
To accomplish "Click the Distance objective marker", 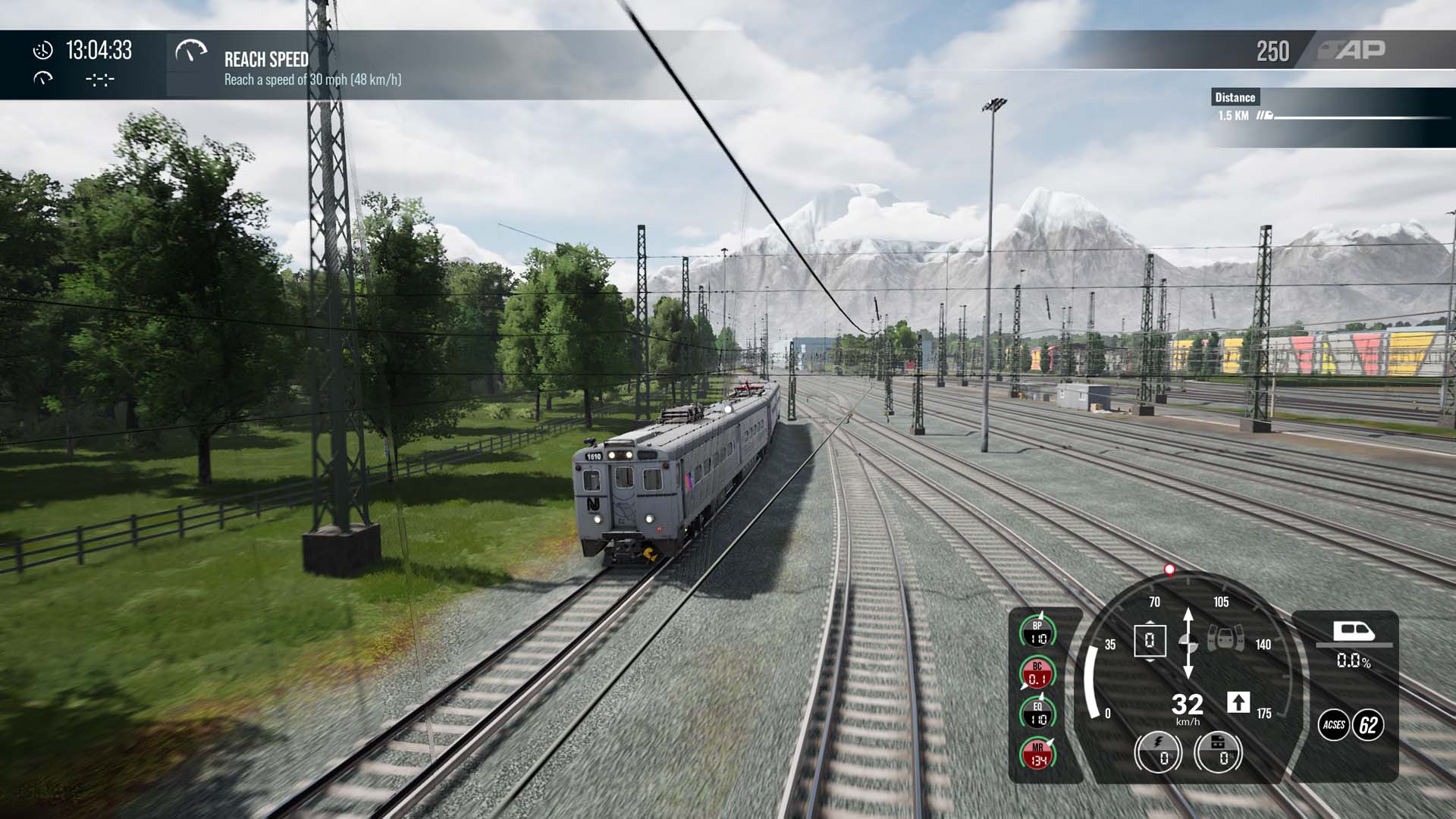I will coord(1235,97).
